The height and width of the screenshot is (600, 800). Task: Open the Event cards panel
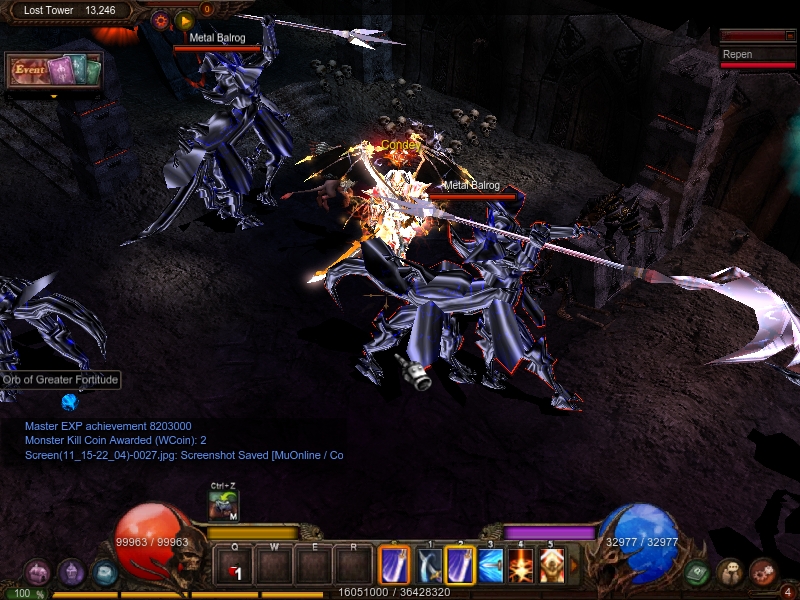55,70
